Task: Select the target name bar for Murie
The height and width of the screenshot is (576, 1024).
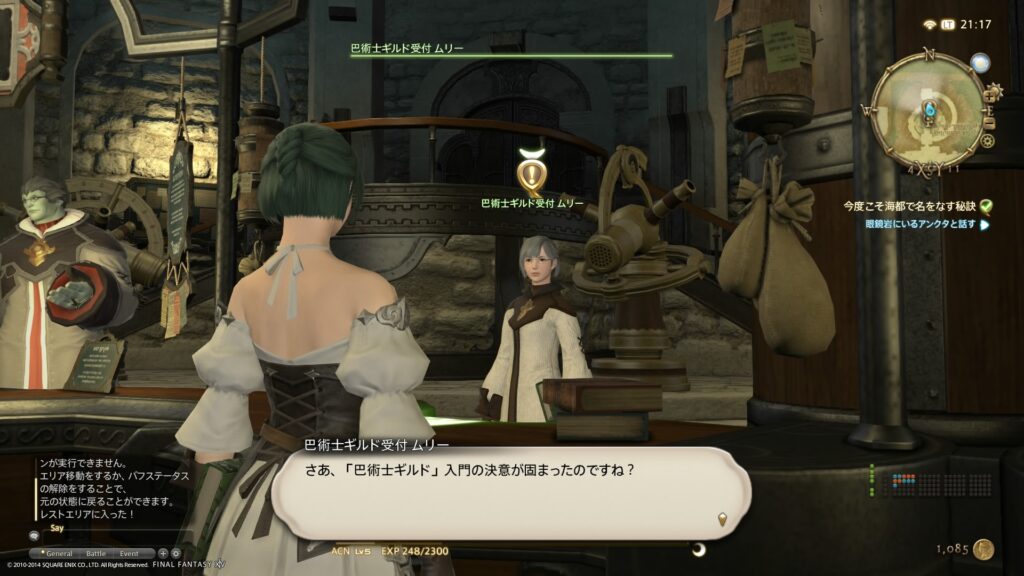Action: pos(510,50)
